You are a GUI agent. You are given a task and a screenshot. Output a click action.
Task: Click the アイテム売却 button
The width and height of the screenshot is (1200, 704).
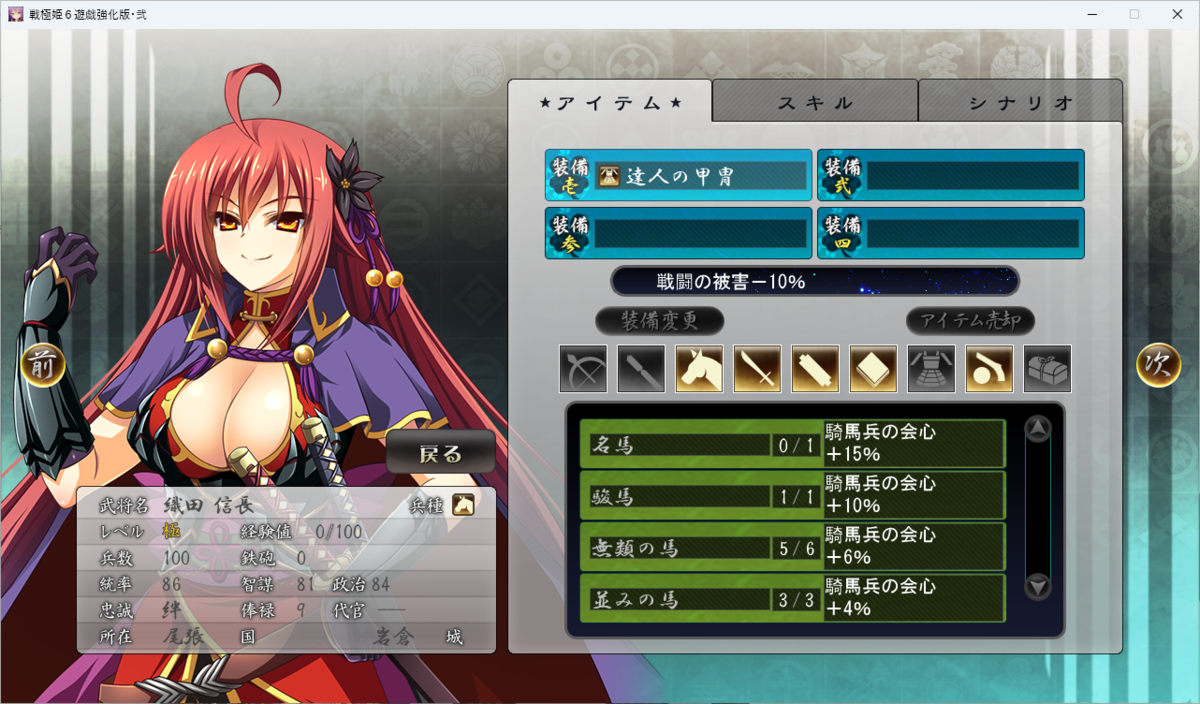(970, 321)
